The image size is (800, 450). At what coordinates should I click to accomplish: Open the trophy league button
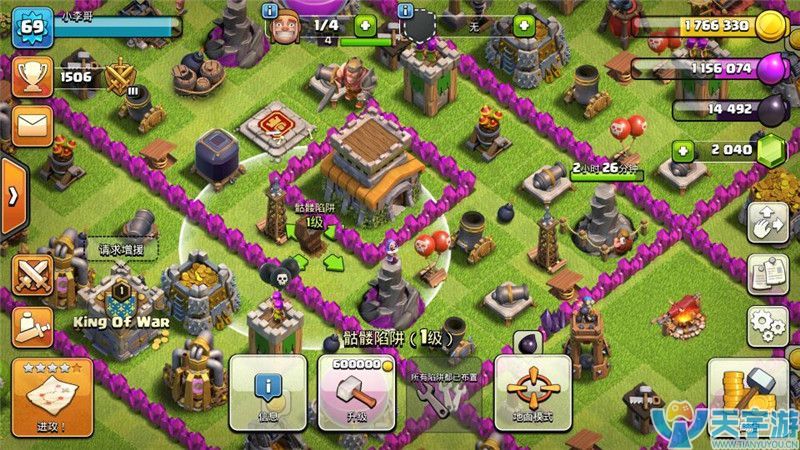click(31, 76)
